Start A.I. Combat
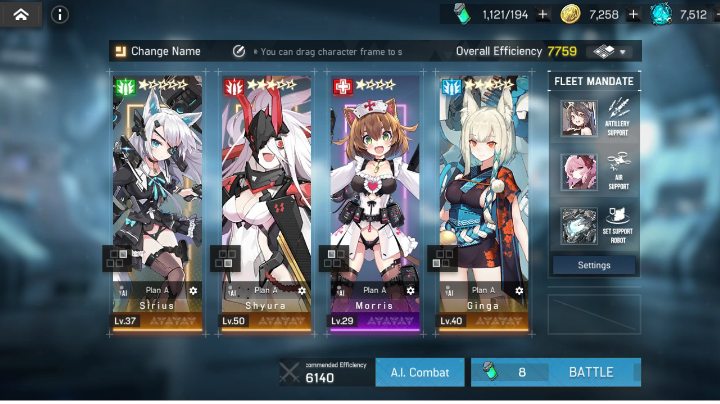720x404 pixels. [420, 372]
